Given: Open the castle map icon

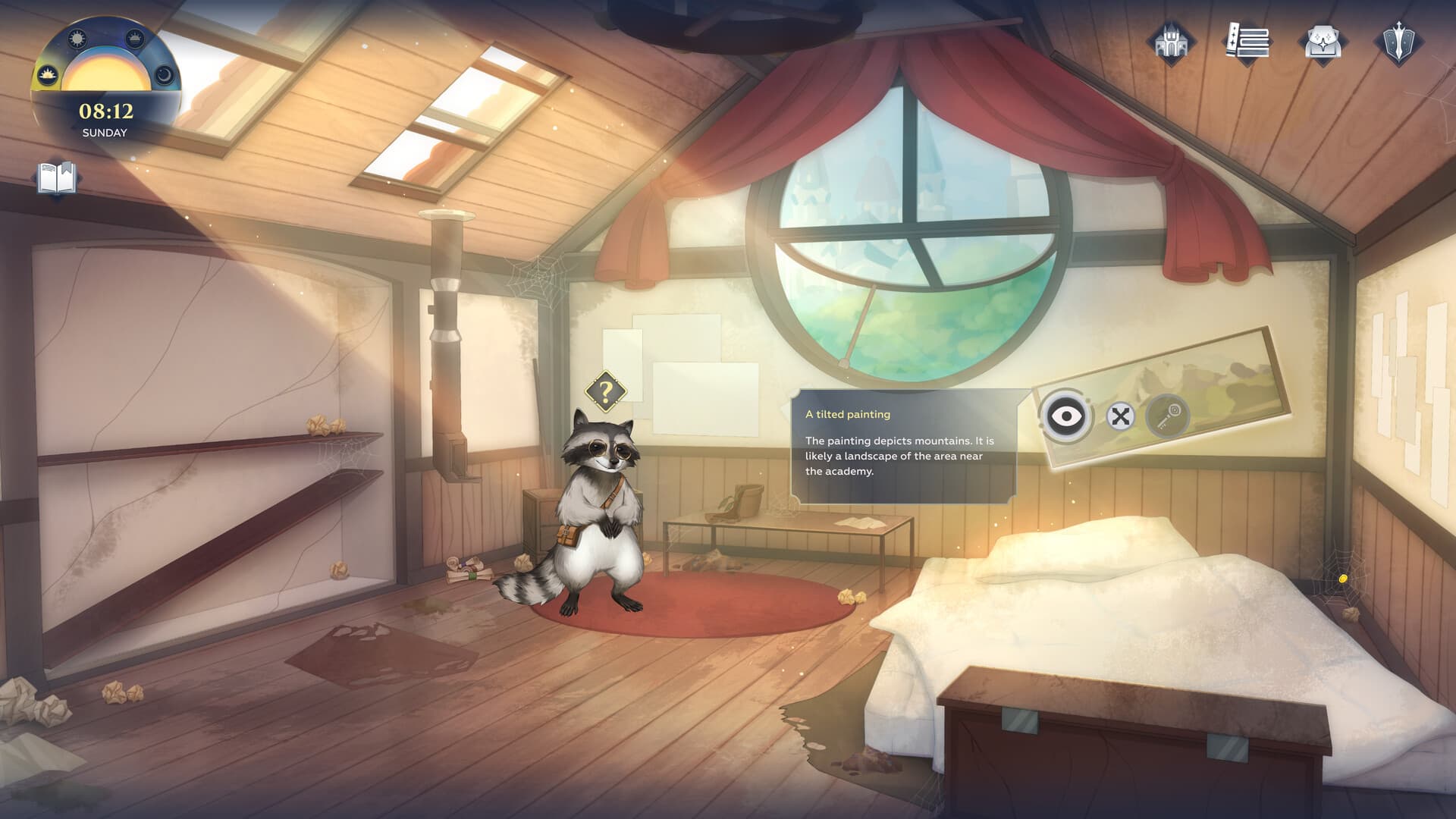Looking at the screenshot, I should pos(1170,42).
